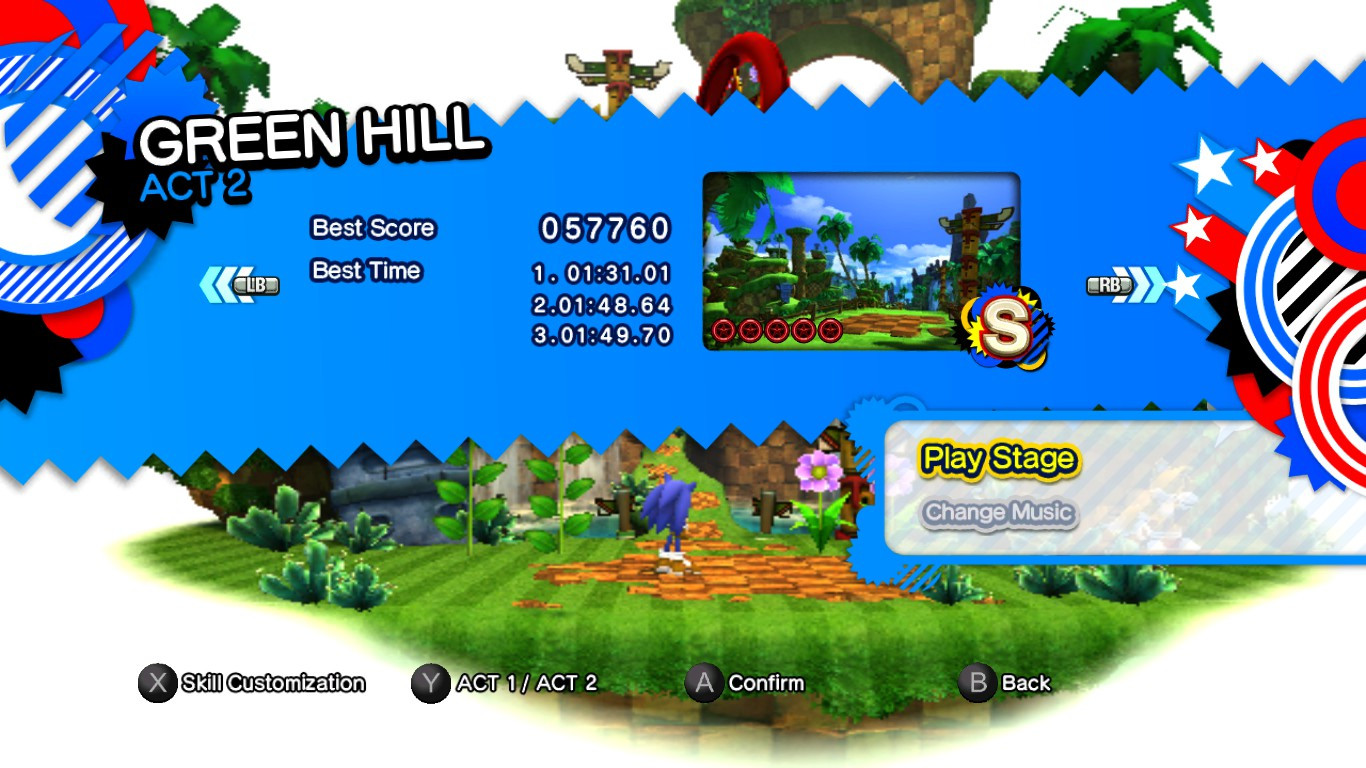
Task: Click the first-place time 01:31.01
Action: point(603,272)
